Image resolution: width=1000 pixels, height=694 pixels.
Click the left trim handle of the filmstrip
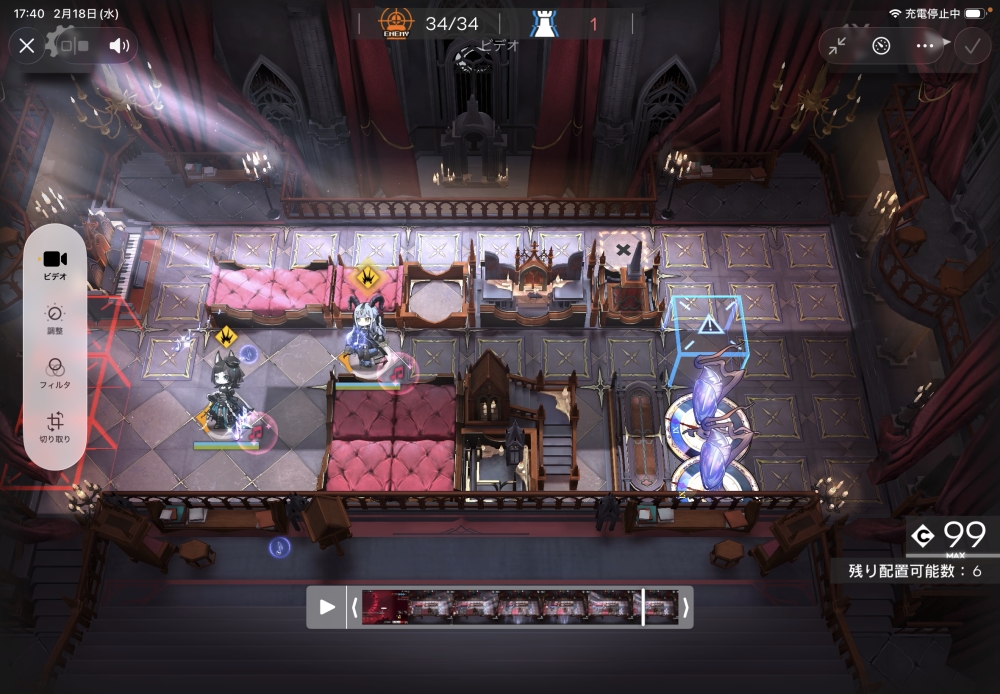(x=354, y=607)
